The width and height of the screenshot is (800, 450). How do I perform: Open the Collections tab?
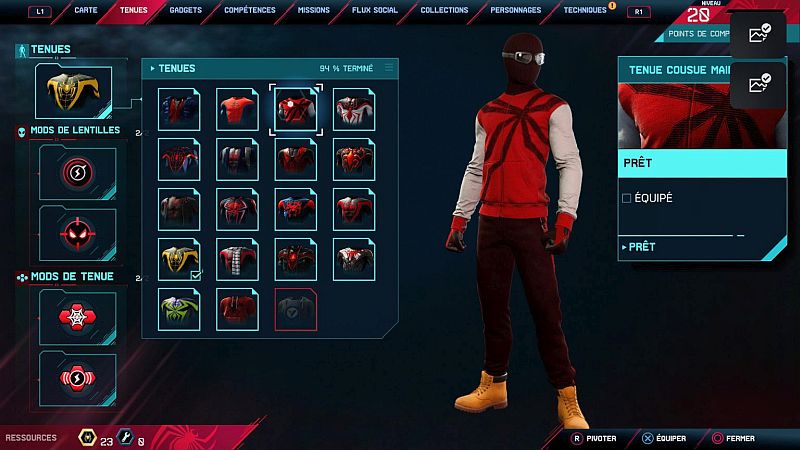[444, 10]
